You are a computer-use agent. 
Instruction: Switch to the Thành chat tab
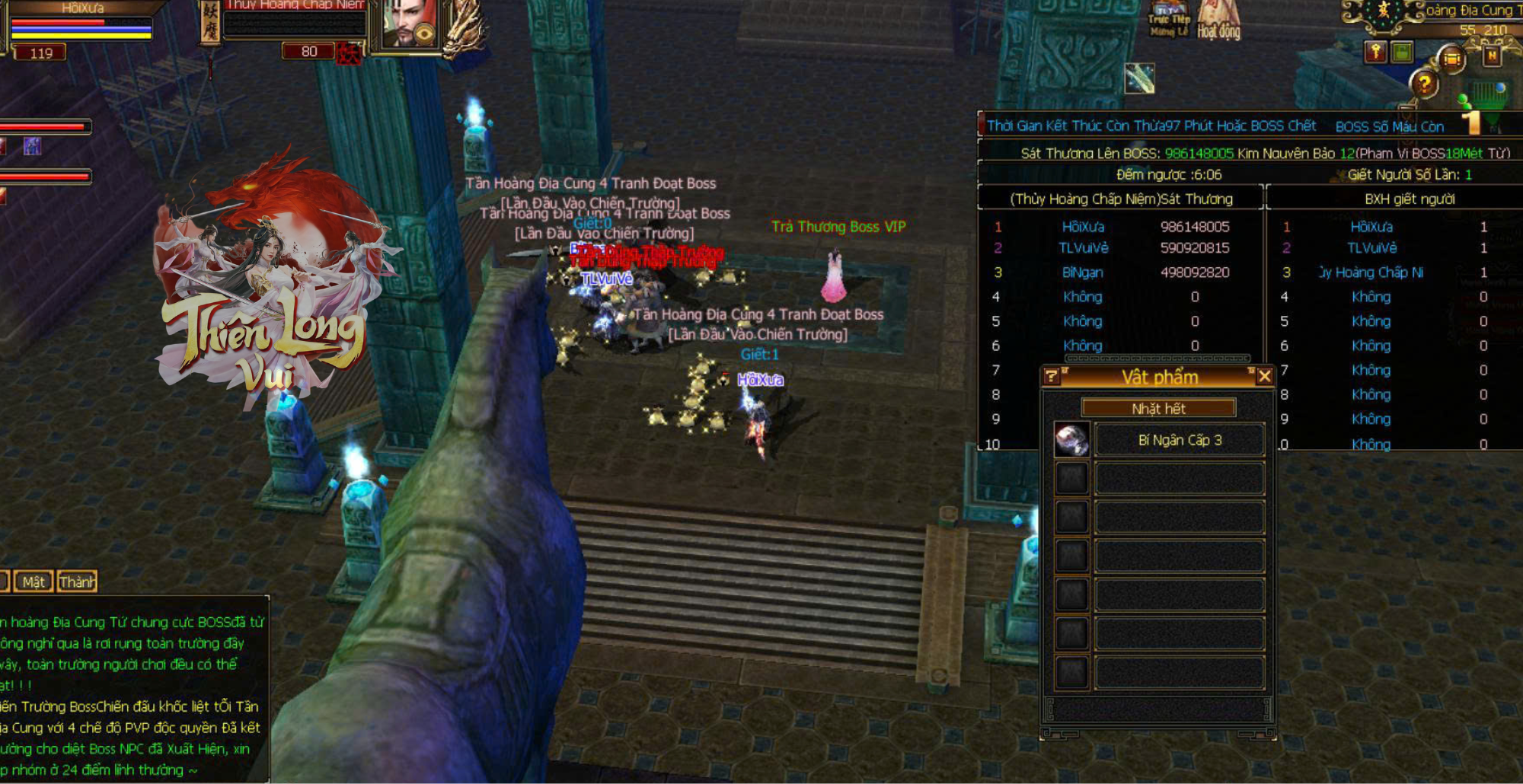point(77,582)
